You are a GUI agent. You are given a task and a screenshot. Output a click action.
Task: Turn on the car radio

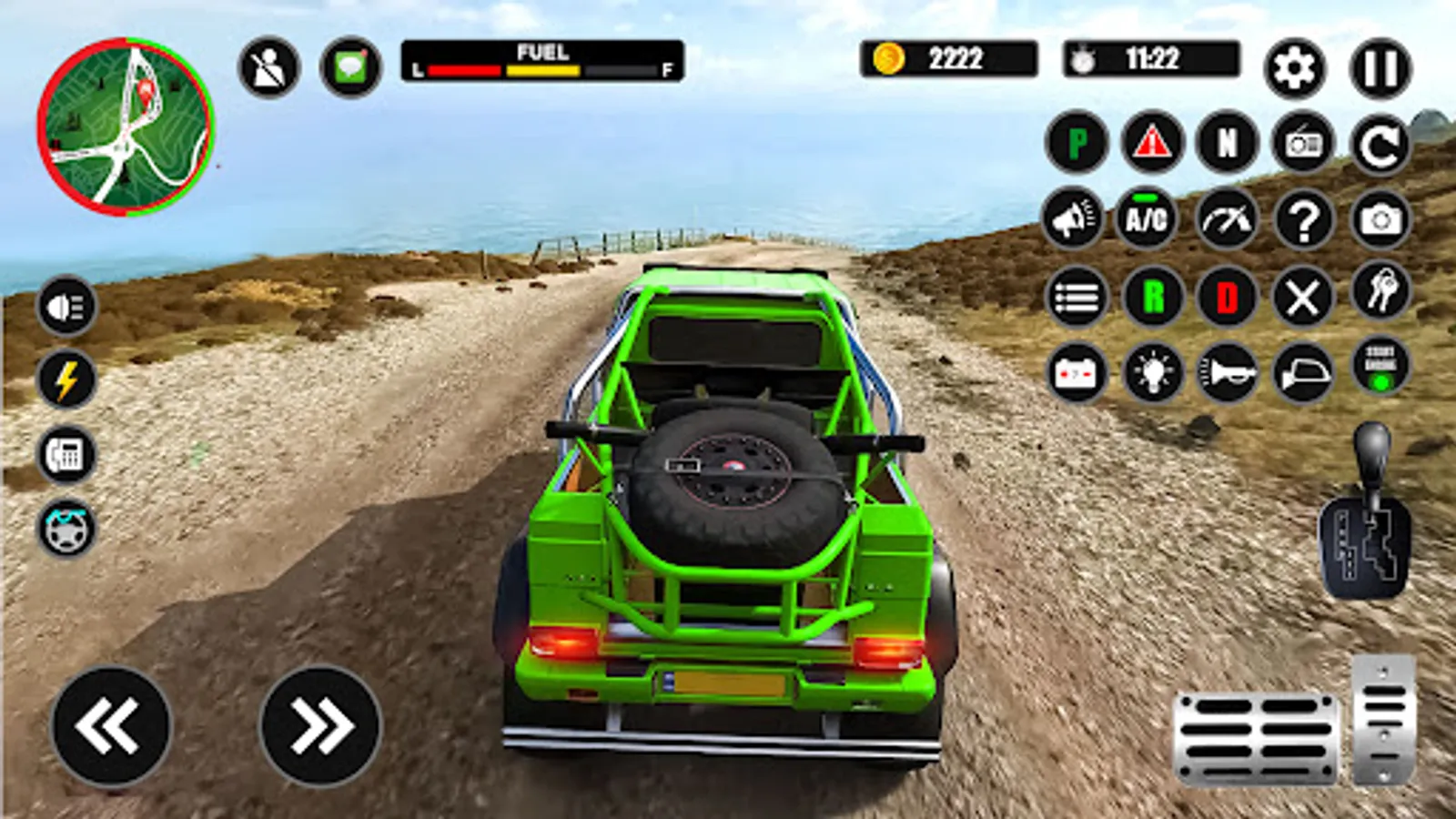(x=1303, y=143)
